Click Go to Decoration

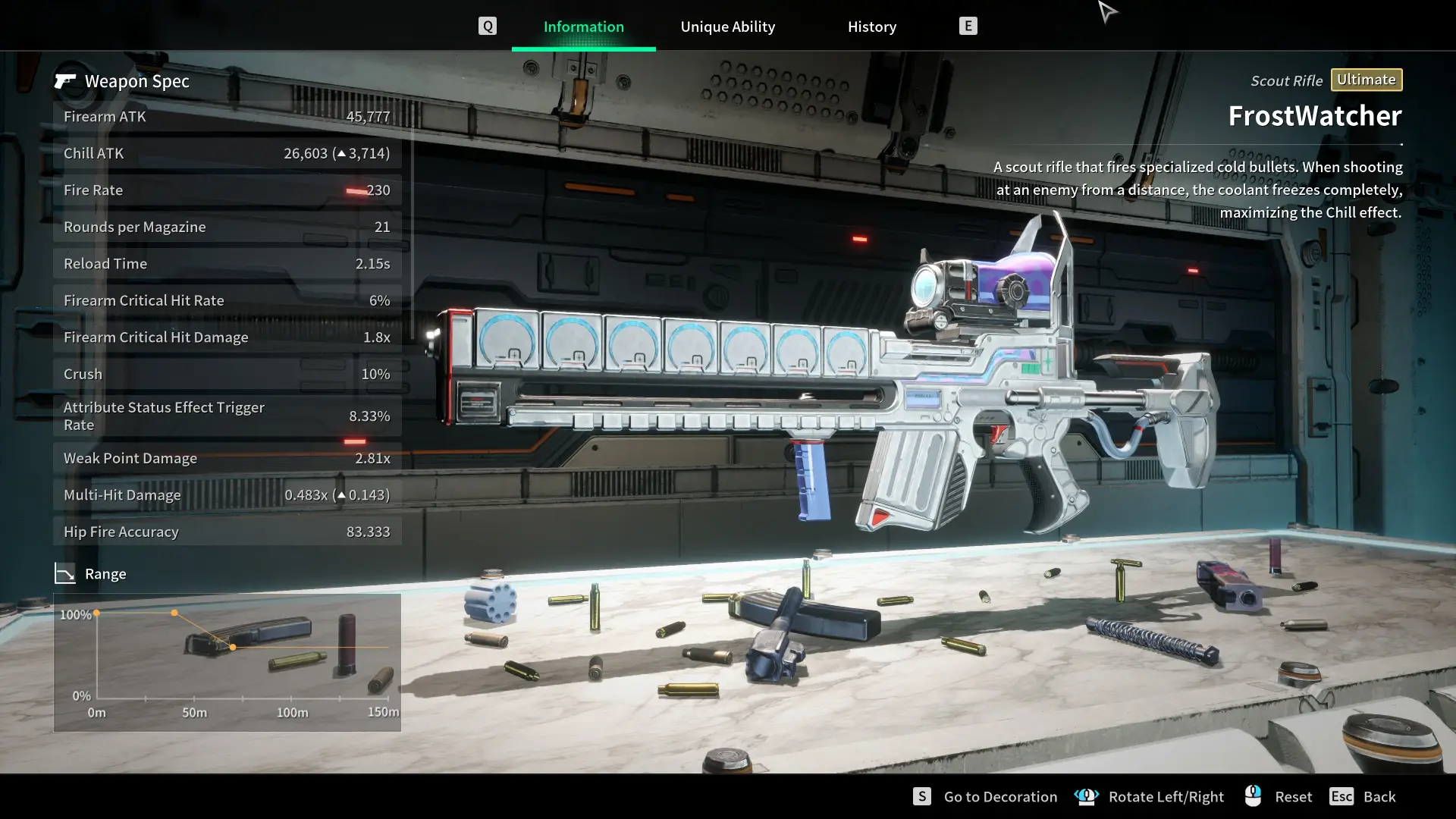[1000, 796]
